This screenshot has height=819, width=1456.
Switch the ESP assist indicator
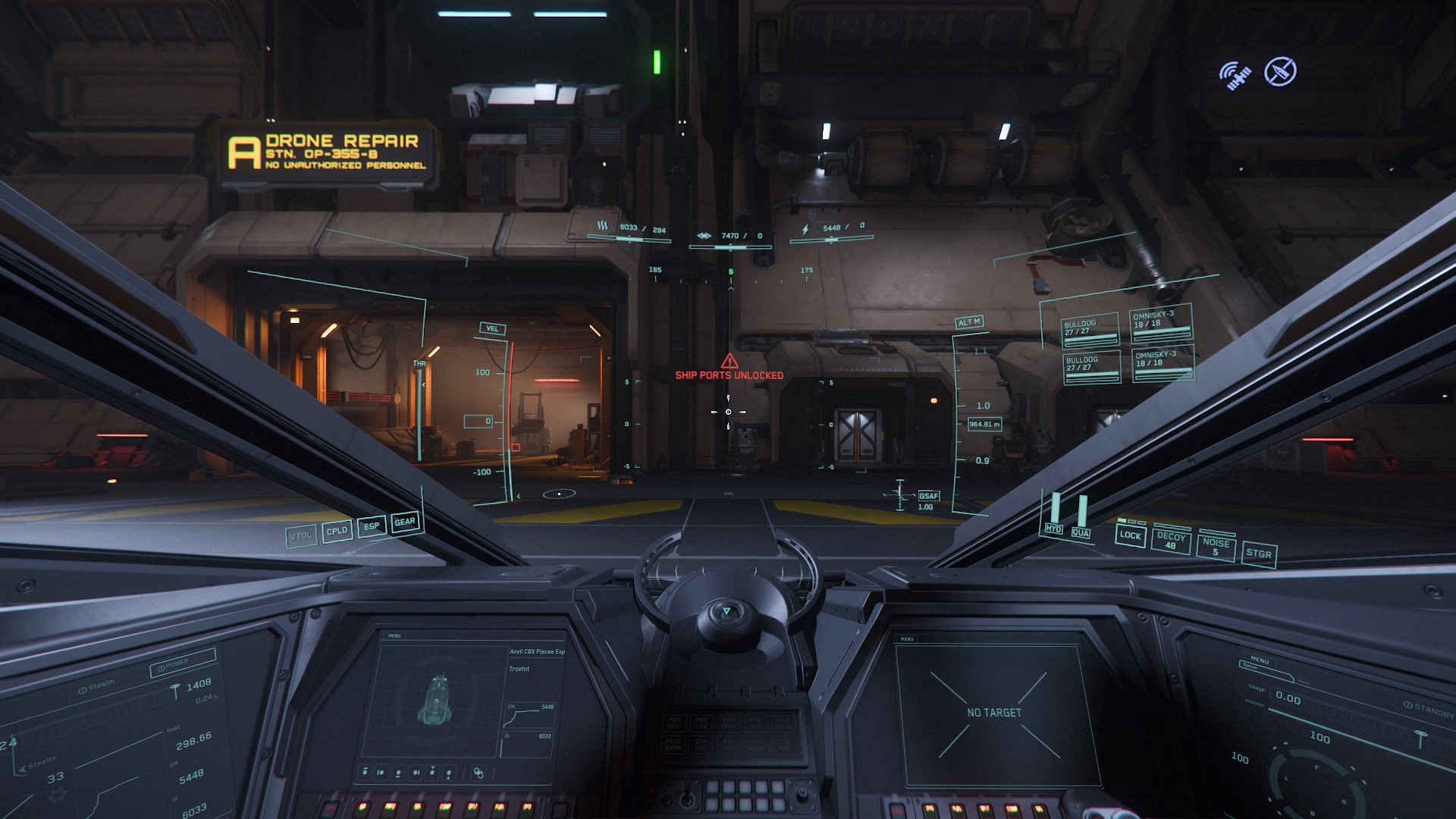[372, 526]
